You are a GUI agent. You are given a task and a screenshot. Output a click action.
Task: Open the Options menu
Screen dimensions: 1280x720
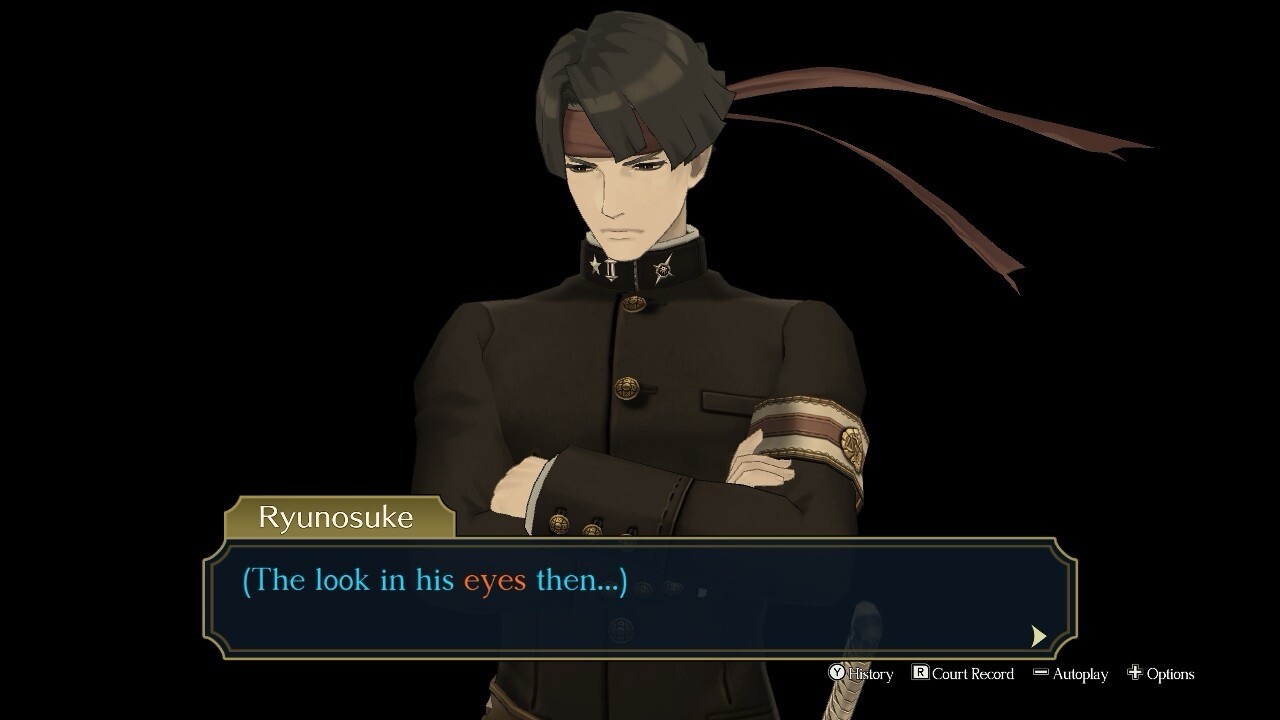tap(1161, 674)
